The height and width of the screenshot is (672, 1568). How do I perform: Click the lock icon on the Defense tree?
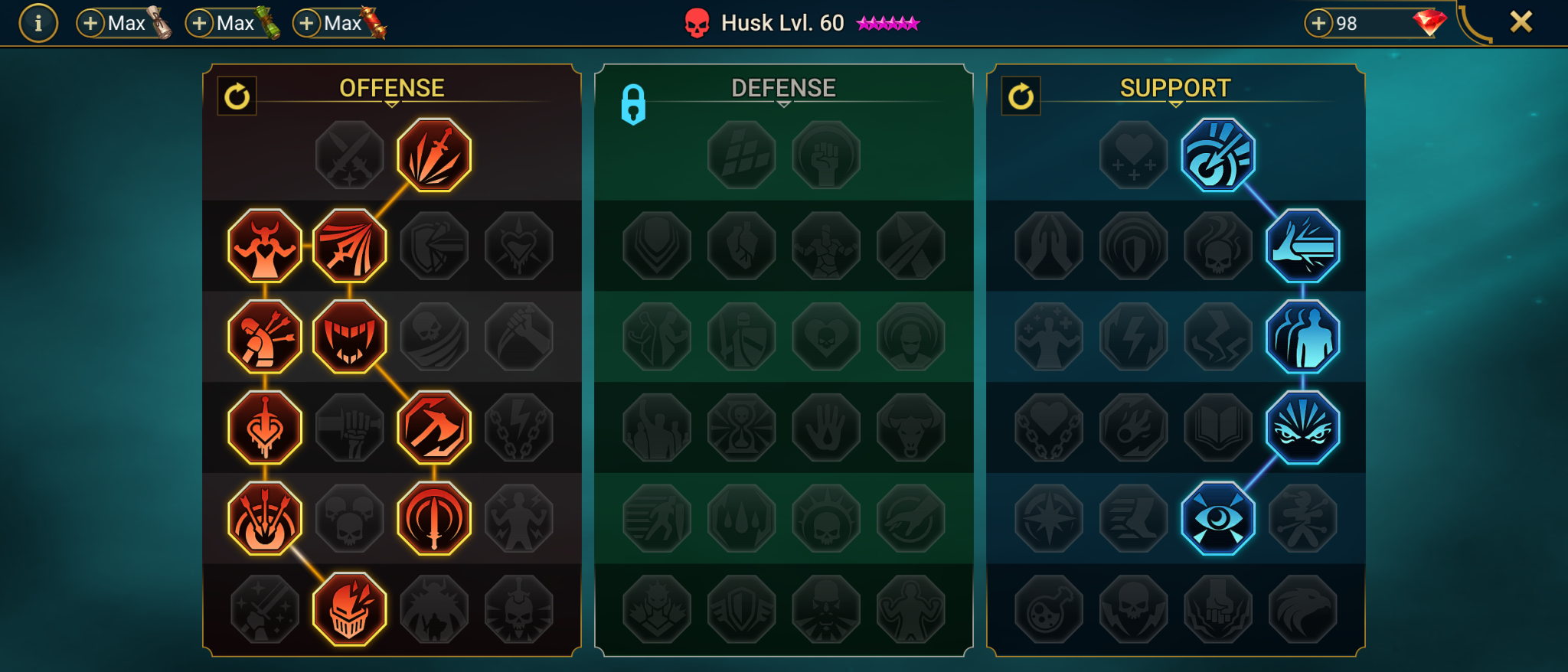[633, 105]
